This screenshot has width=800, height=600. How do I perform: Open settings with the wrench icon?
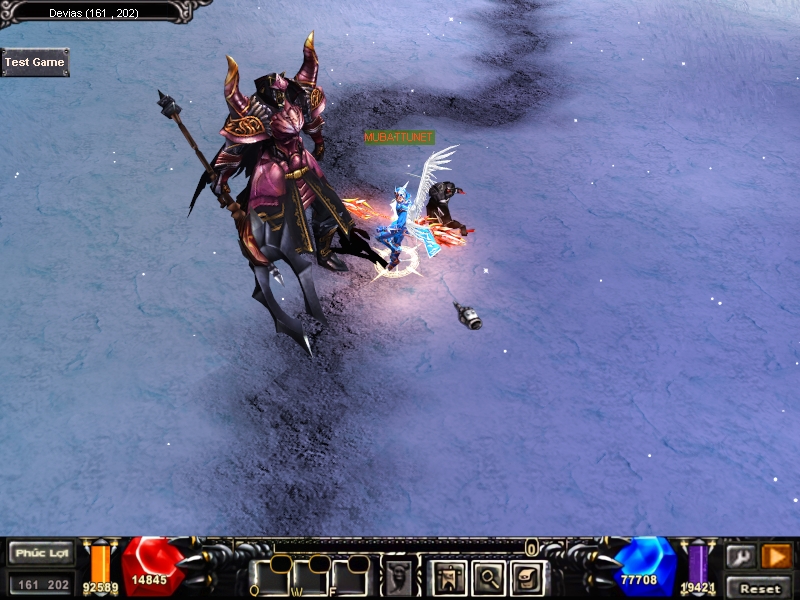741,556
